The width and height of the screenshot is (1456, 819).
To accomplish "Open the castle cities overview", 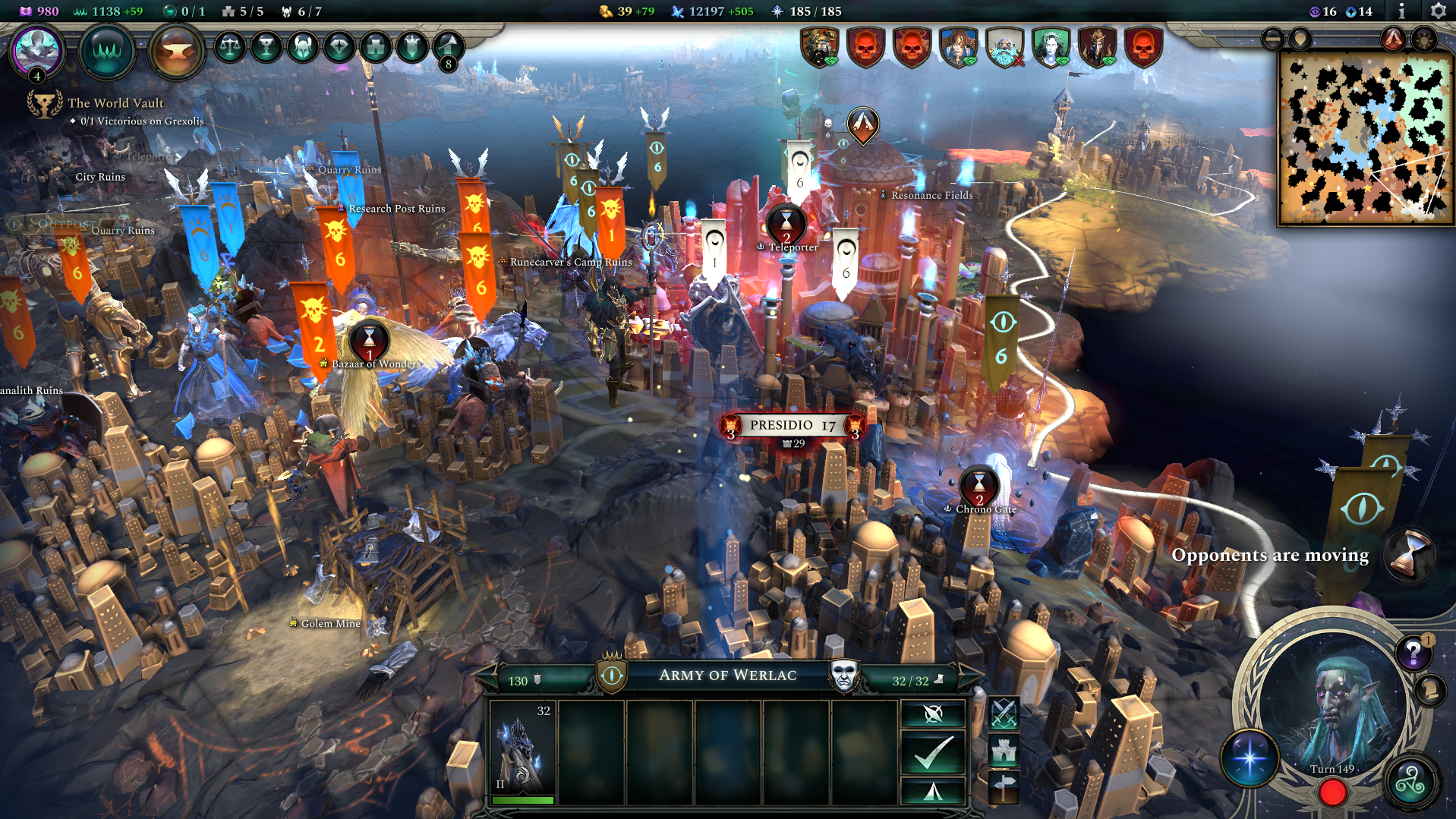I will click(375, 48).
